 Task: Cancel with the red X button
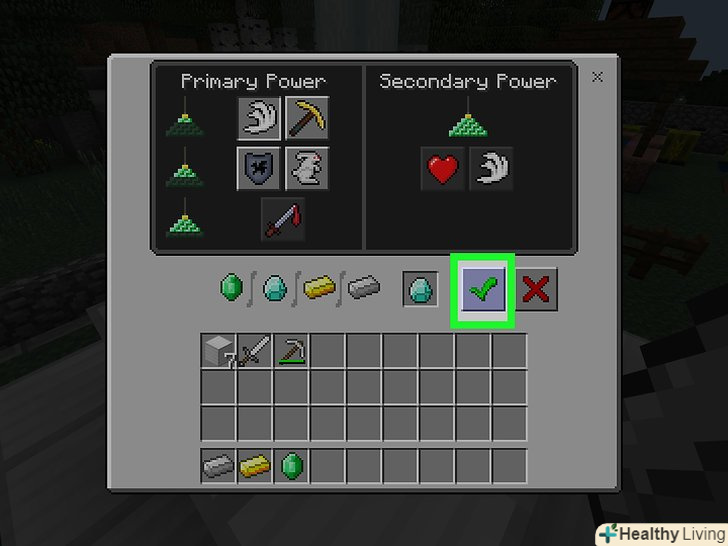click(x=536, y=290)
